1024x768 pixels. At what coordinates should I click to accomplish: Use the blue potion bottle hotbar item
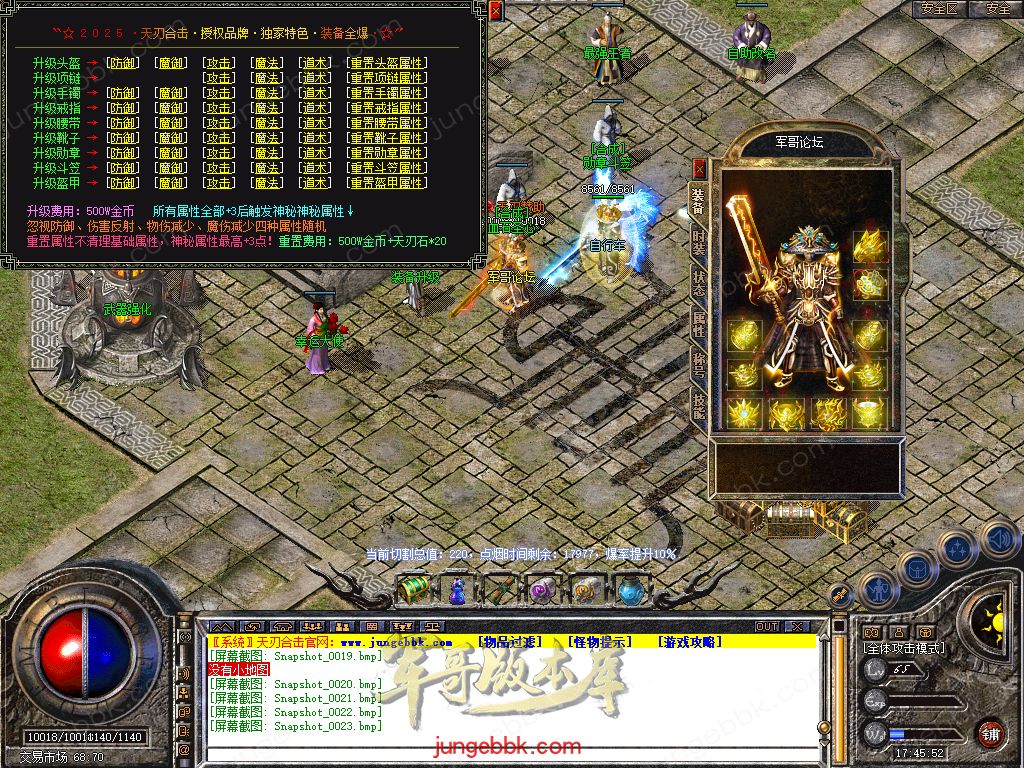[x=457, y=589]
